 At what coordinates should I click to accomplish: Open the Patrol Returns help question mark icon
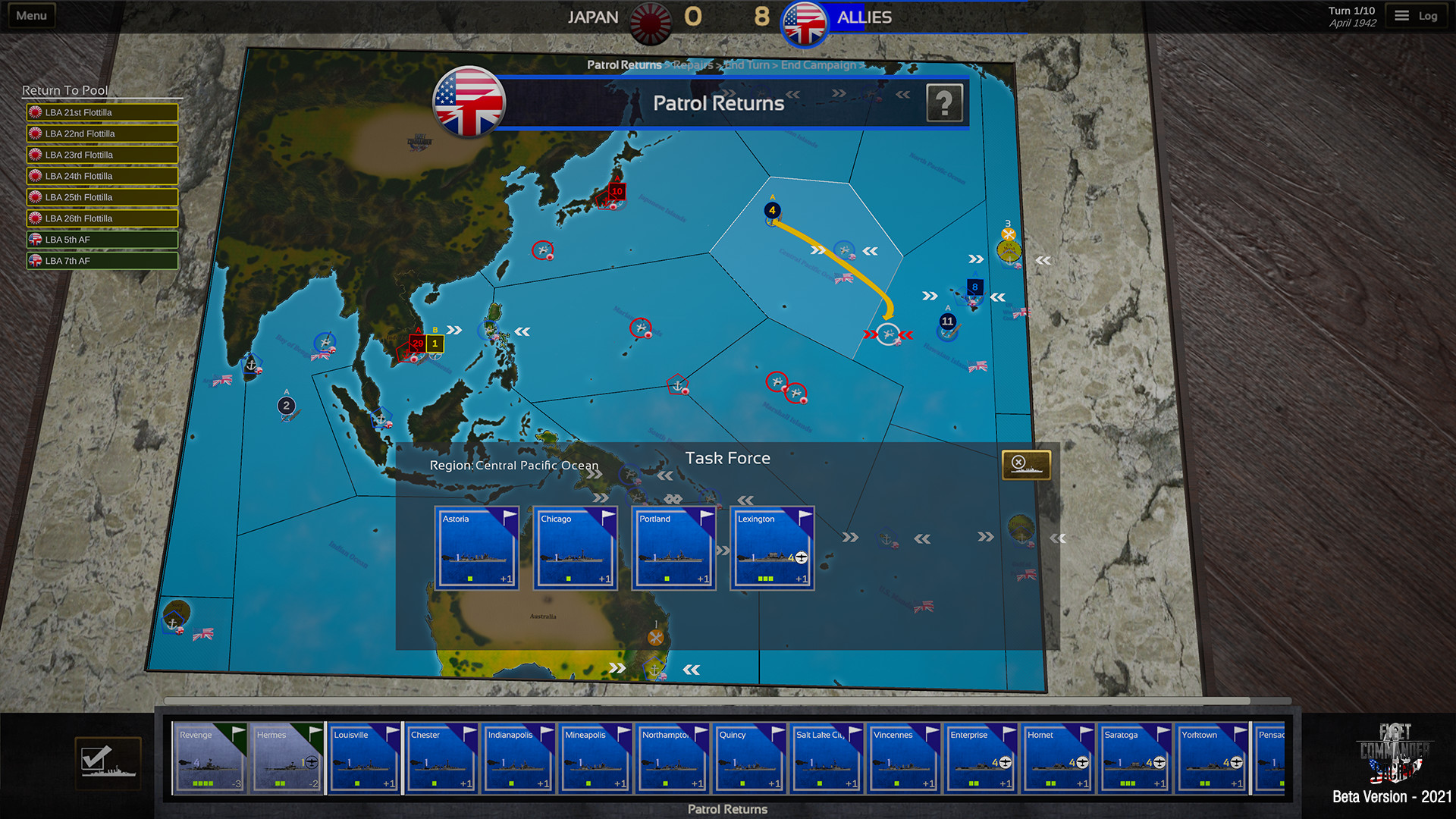click(x=944, y=103)
